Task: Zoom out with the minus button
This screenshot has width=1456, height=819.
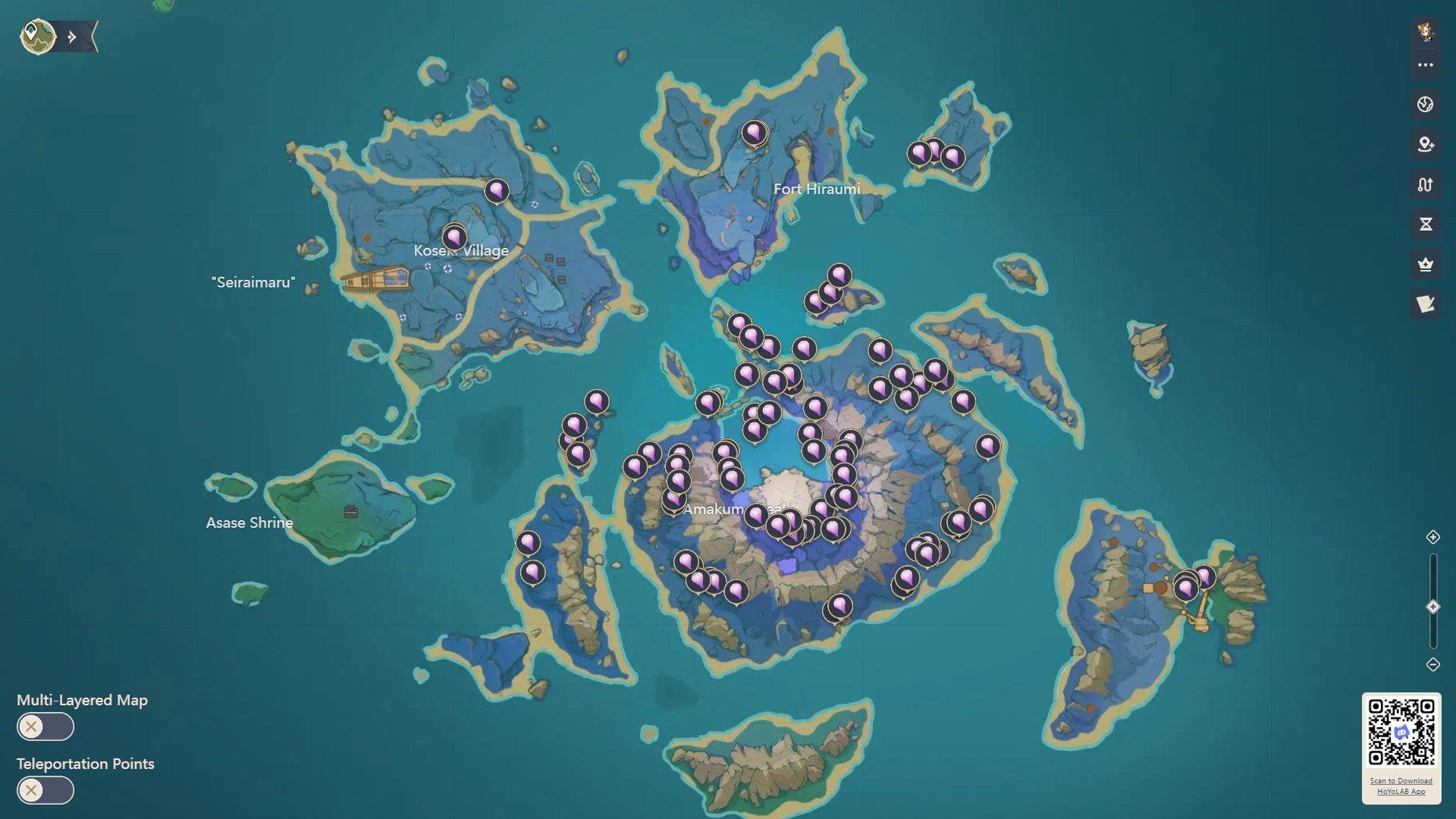Action: [x=1432, y=664]
